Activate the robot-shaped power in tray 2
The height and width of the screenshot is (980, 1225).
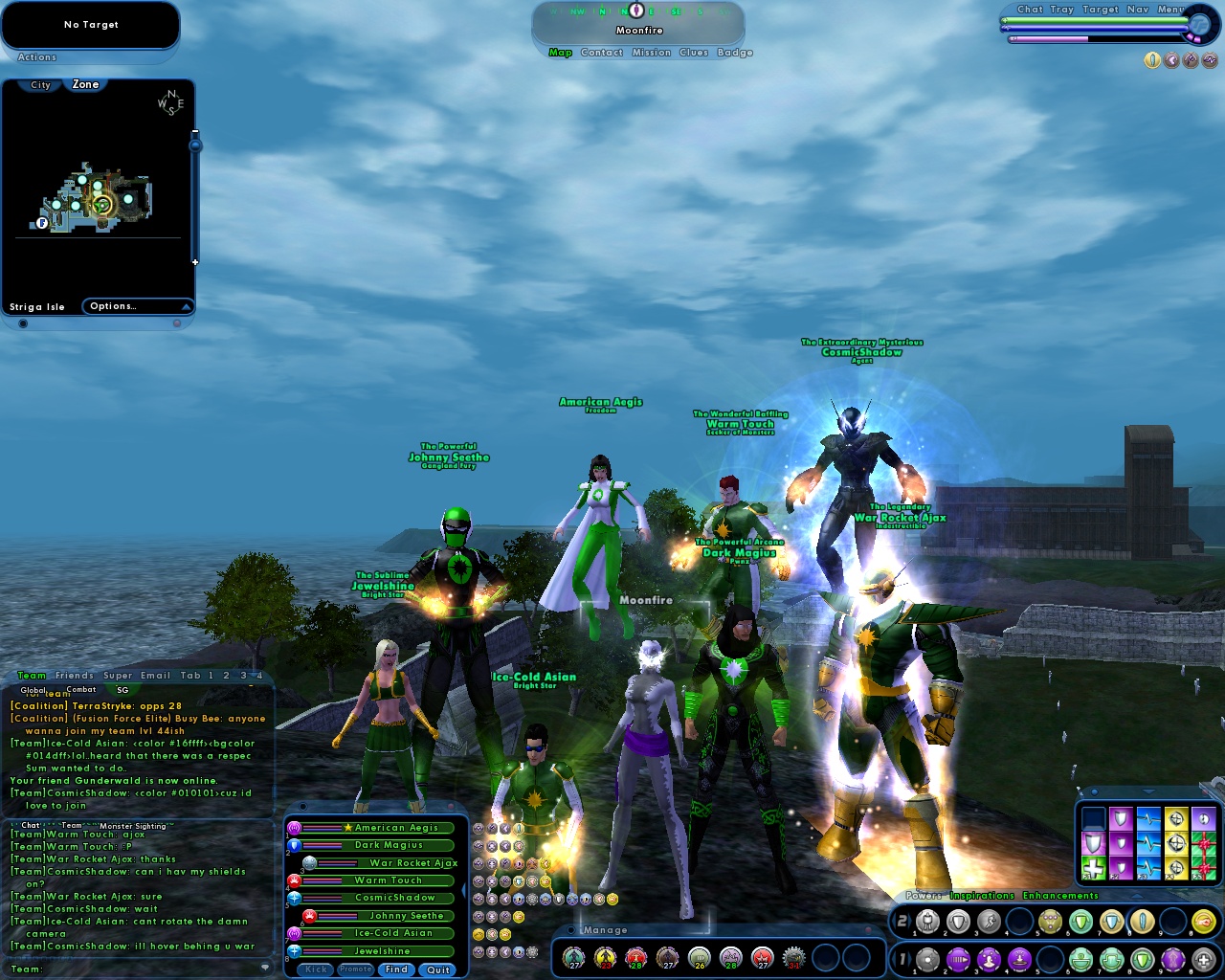coord(926,921)
